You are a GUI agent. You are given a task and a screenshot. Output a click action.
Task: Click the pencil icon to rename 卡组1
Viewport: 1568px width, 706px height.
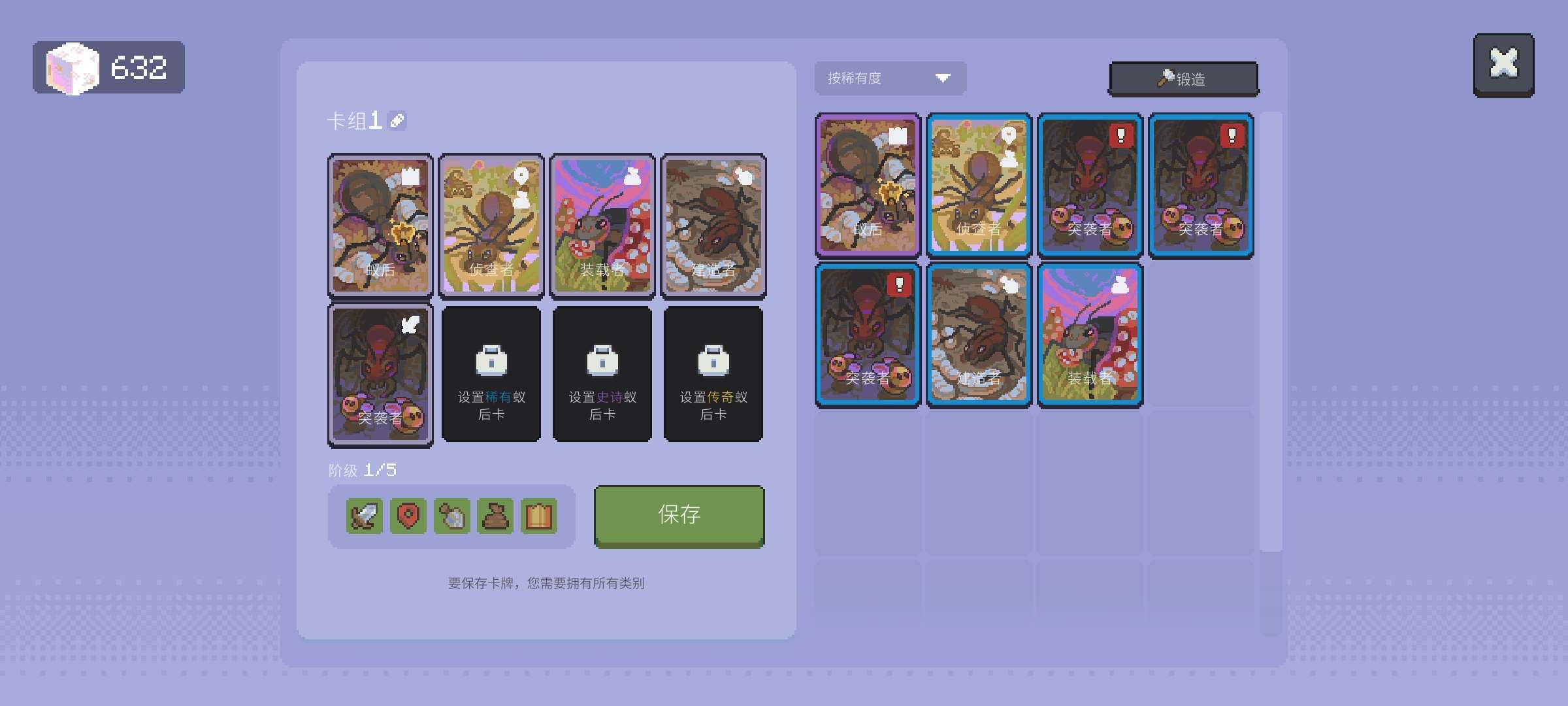coord(397,120)
